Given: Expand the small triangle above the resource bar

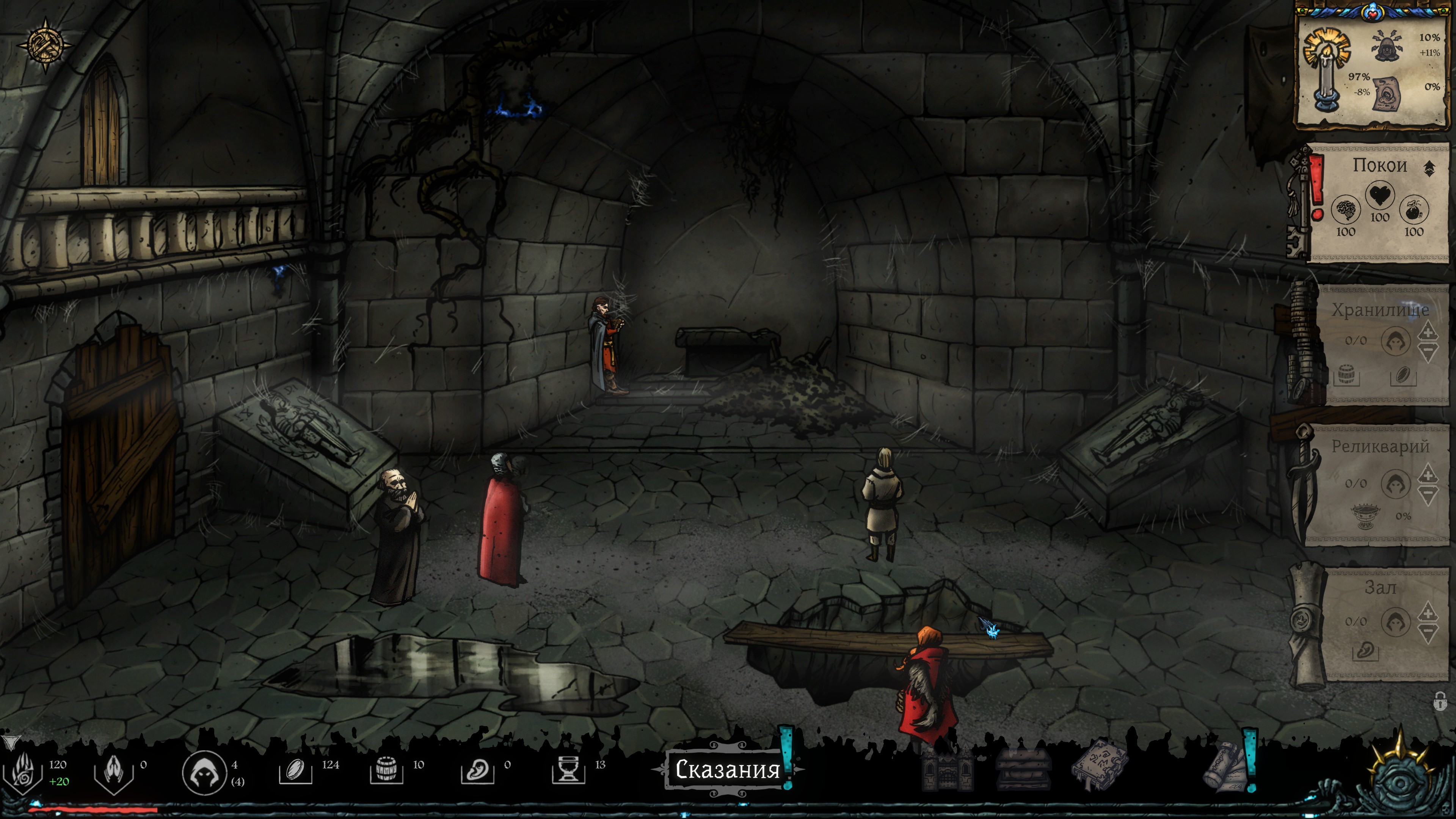Looking at the screenshot, I should pyautogui.click(x=9, y=741).
